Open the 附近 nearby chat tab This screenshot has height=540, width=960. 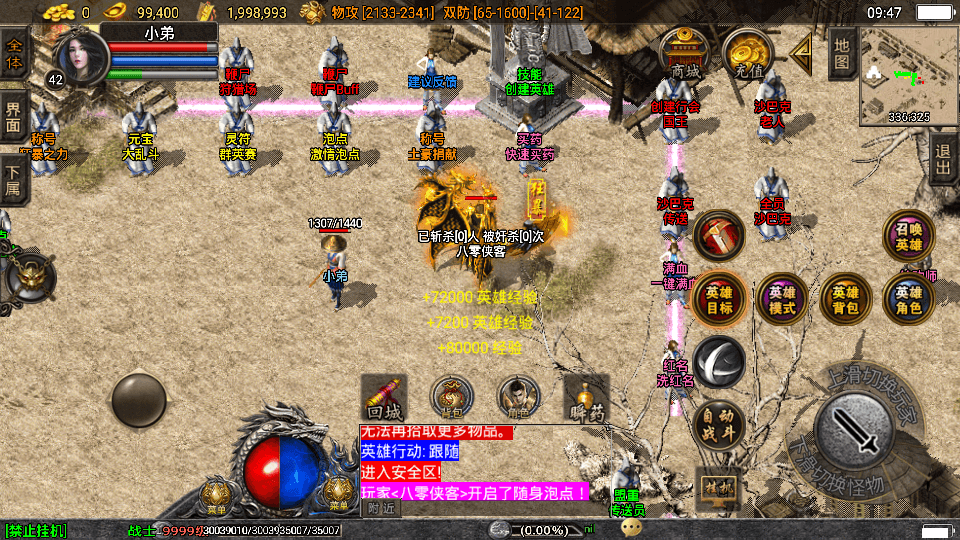(380, 509)
